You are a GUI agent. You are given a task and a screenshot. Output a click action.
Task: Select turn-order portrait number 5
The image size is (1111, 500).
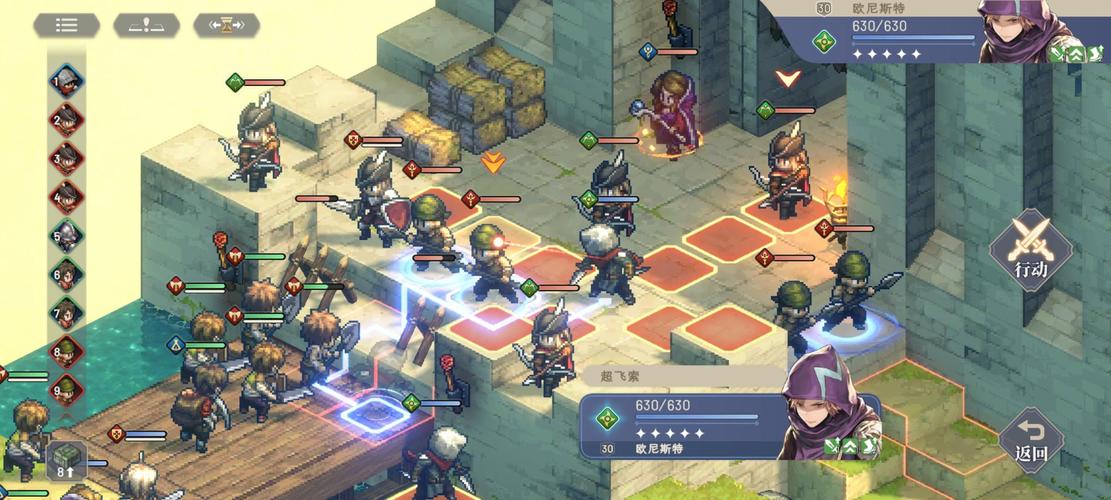(67, 236)
